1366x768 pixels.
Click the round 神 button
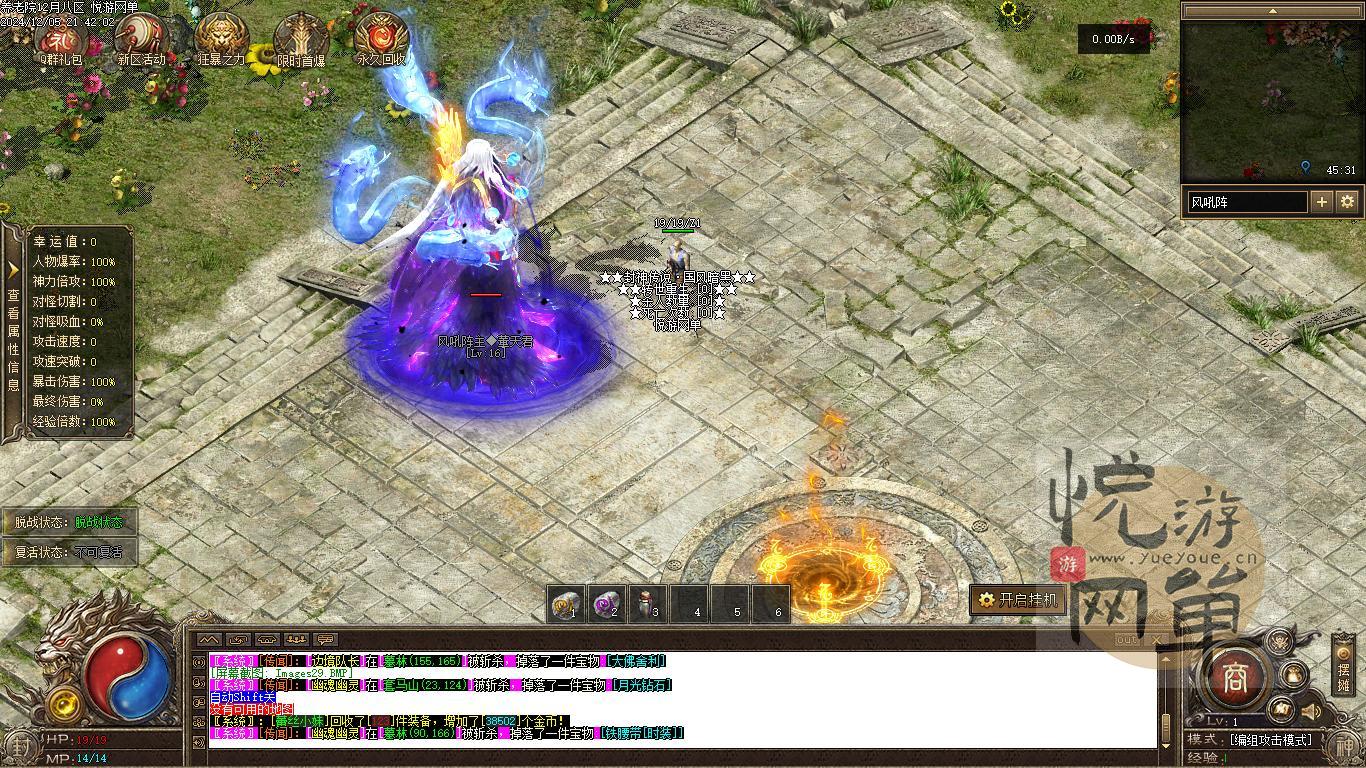(1342, 745)
